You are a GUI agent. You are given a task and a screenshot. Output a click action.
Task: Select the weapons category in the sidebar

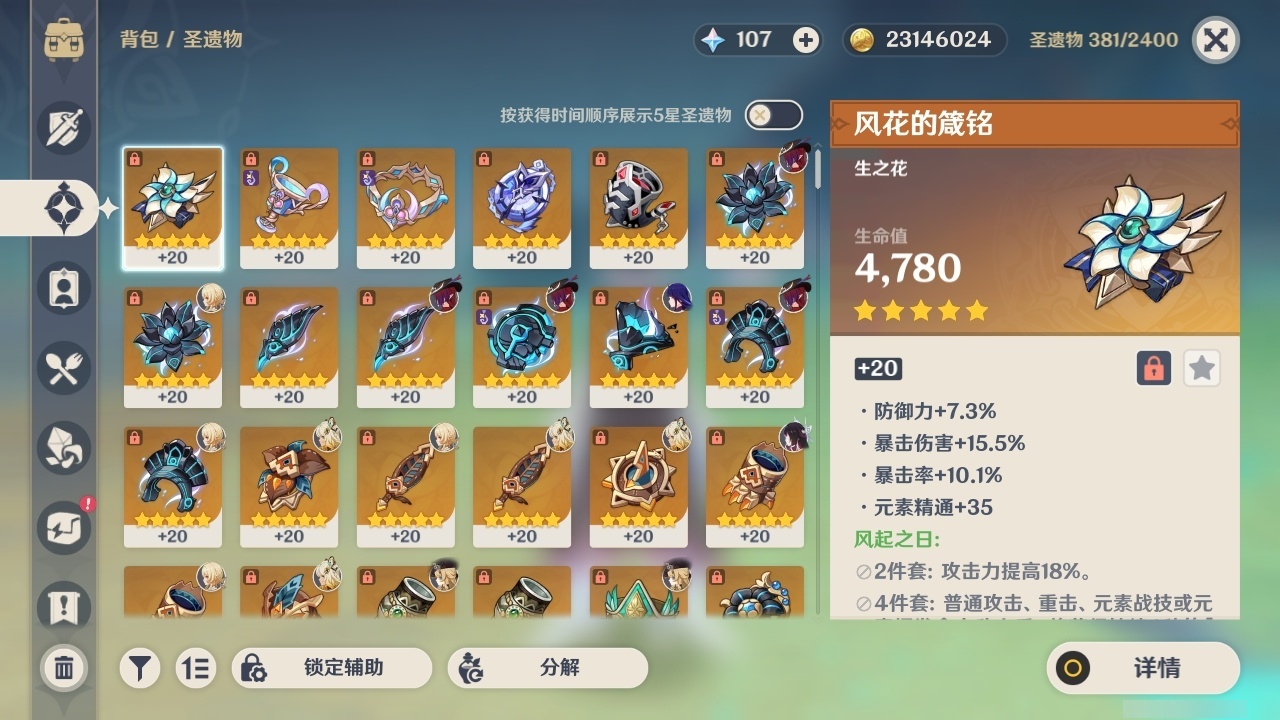pyautogui.click(x=62, y=127)
